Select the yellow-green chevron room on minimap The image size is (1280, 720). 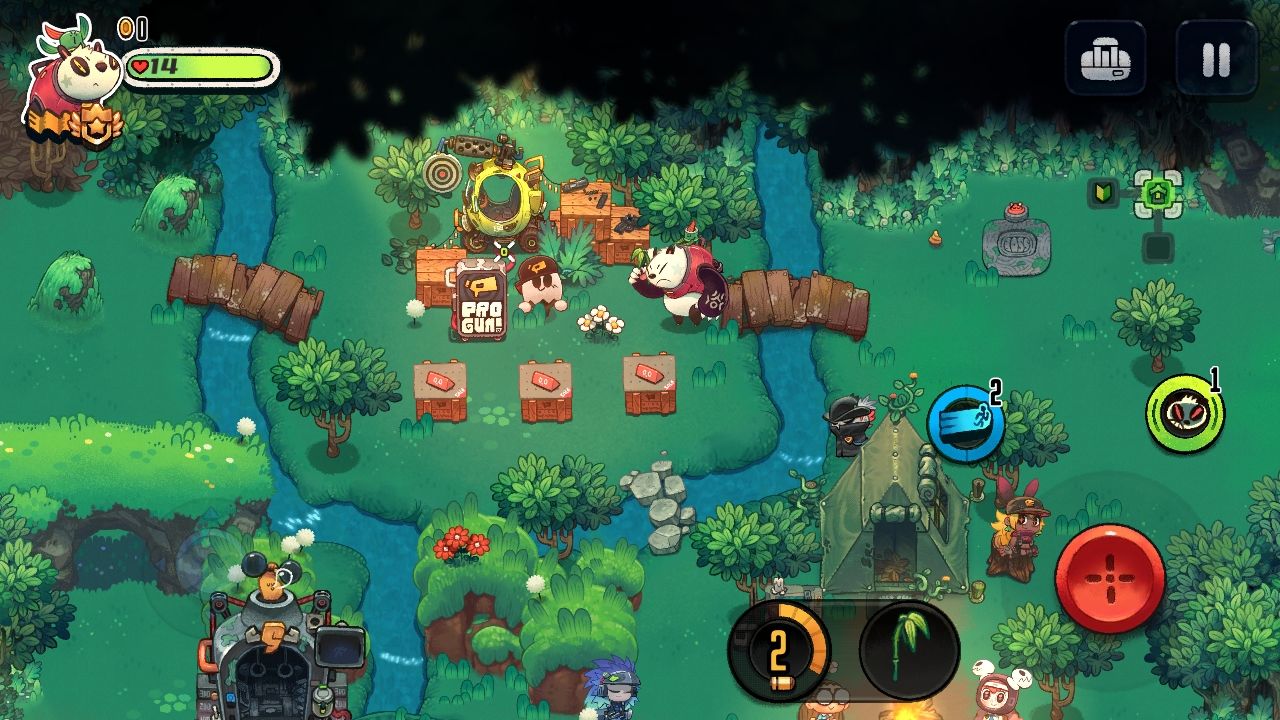click(x=1101, y=193)
